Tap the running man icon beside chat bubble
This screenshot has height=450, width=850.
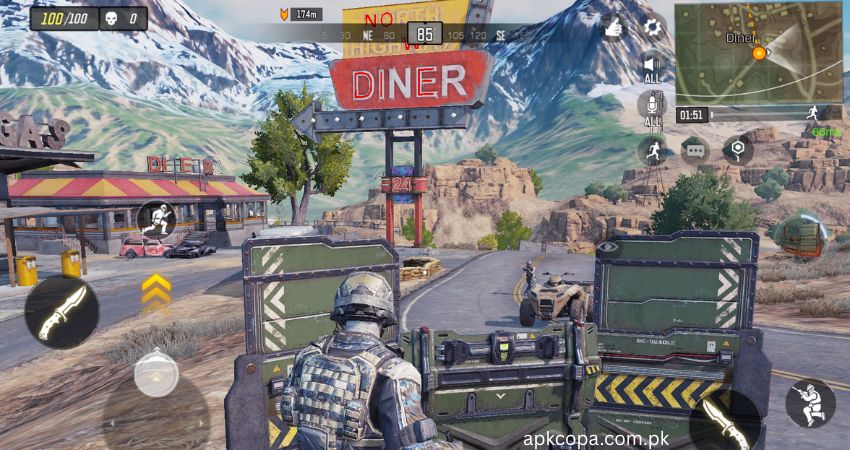click(x=652, y=150)
